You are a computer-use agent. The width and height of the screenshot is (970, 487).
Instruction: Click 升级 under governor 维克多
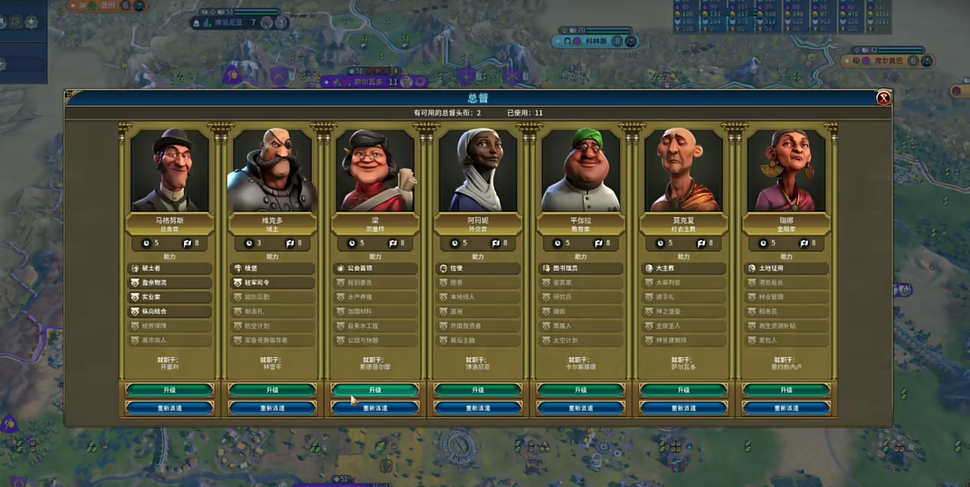272,390
